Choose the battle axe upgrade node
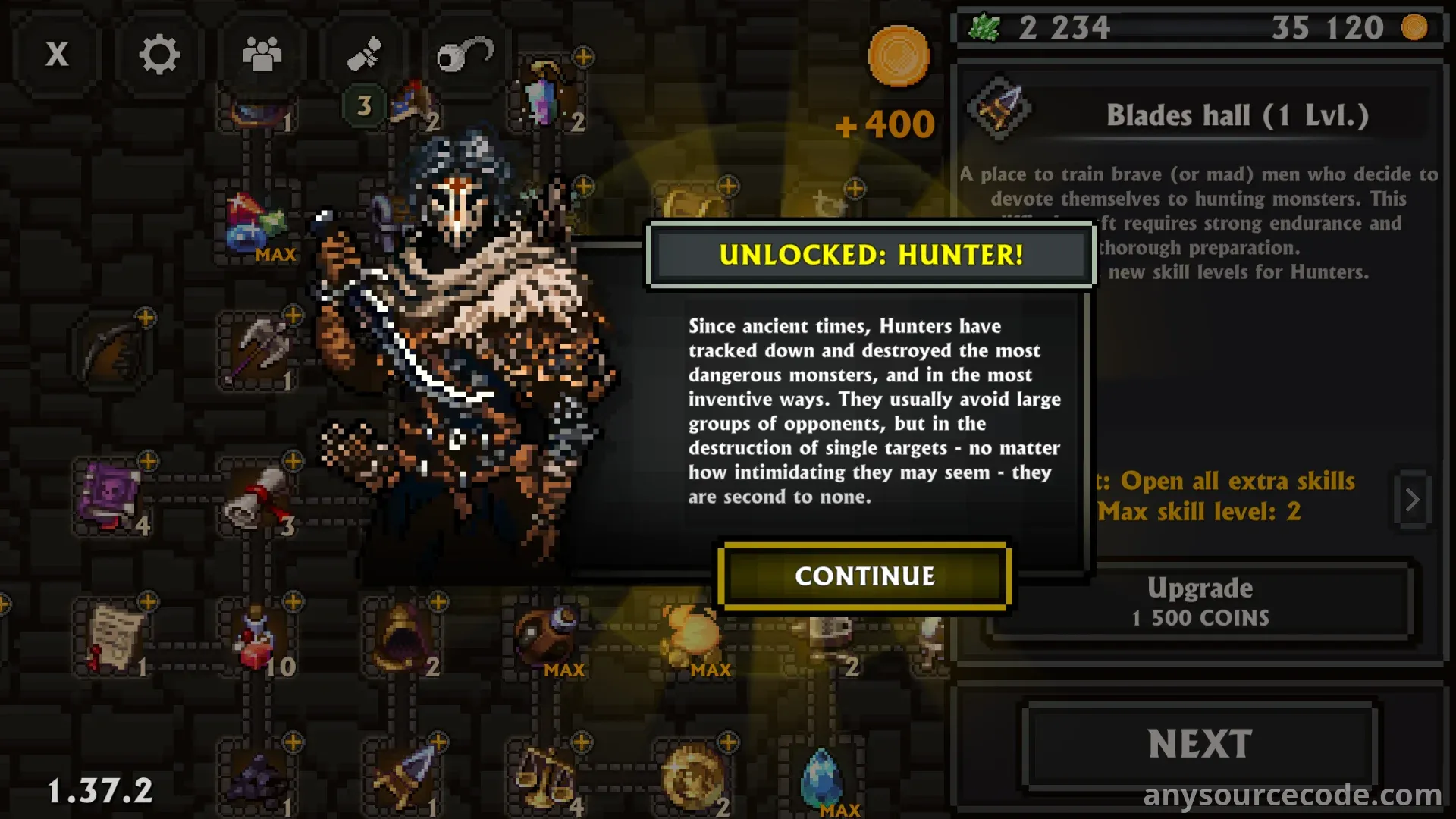1456x819 pixels. [x=259, y=349]
